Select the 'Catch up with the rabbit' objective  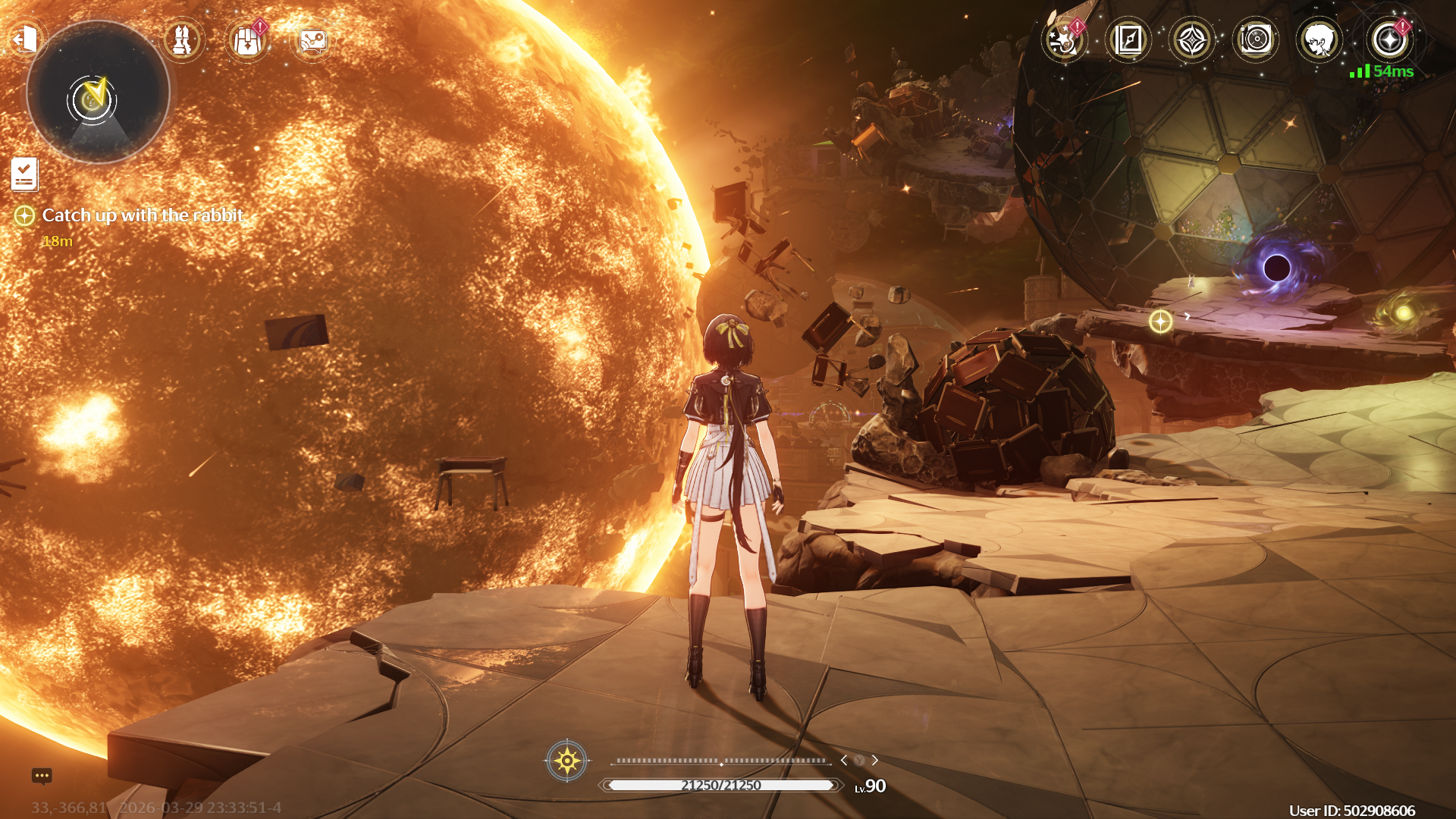click(x=143, y=215)
